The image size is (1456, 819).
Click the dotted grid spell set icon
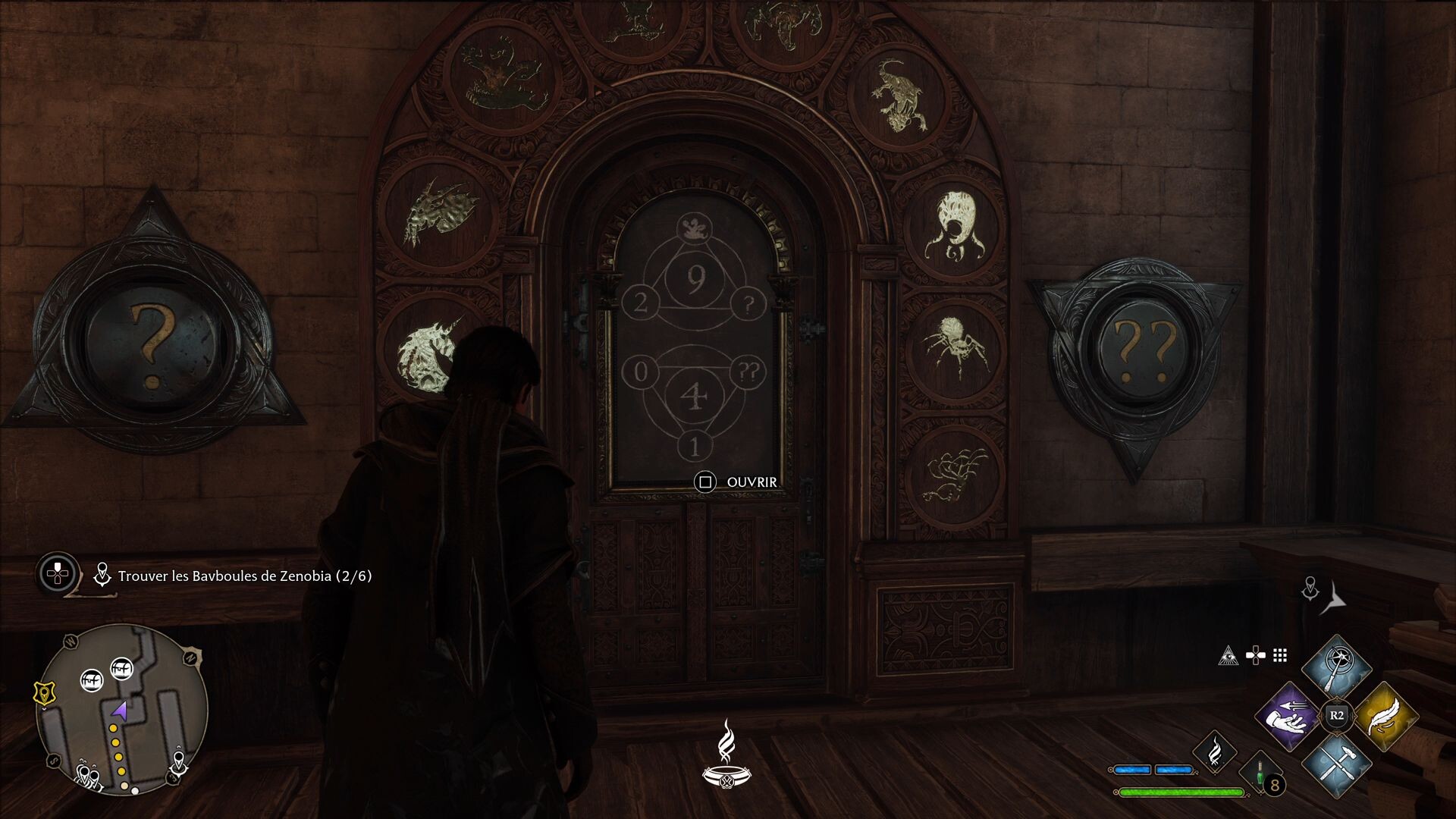[1279, 656]
